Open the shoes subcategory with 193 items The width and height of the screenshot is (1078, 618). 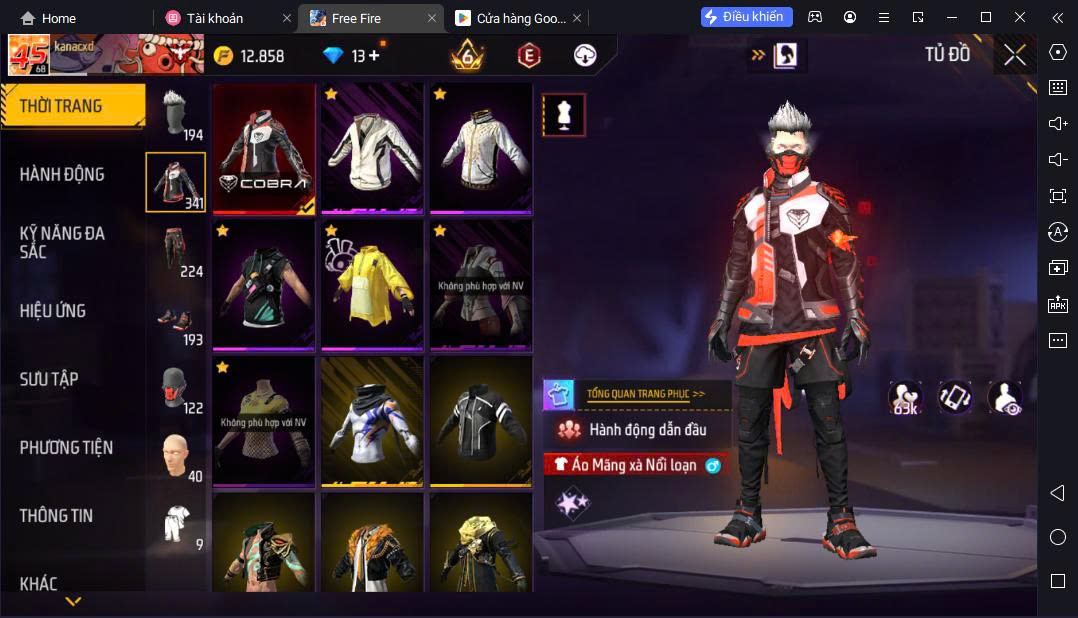click(x=176, y=319)
